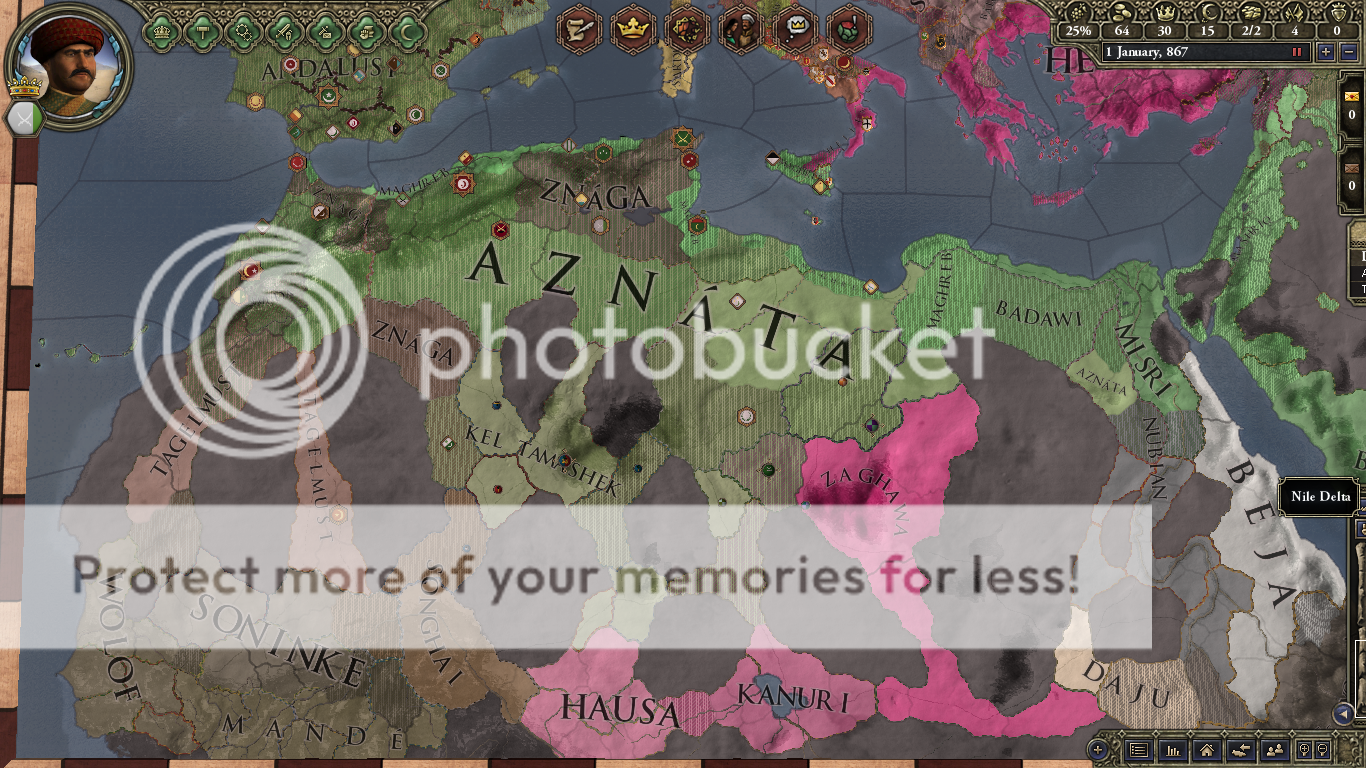The image size is (1366, 768).
Task: Select the diplomacy two-figures map mode
Action: pos(1273,750)
